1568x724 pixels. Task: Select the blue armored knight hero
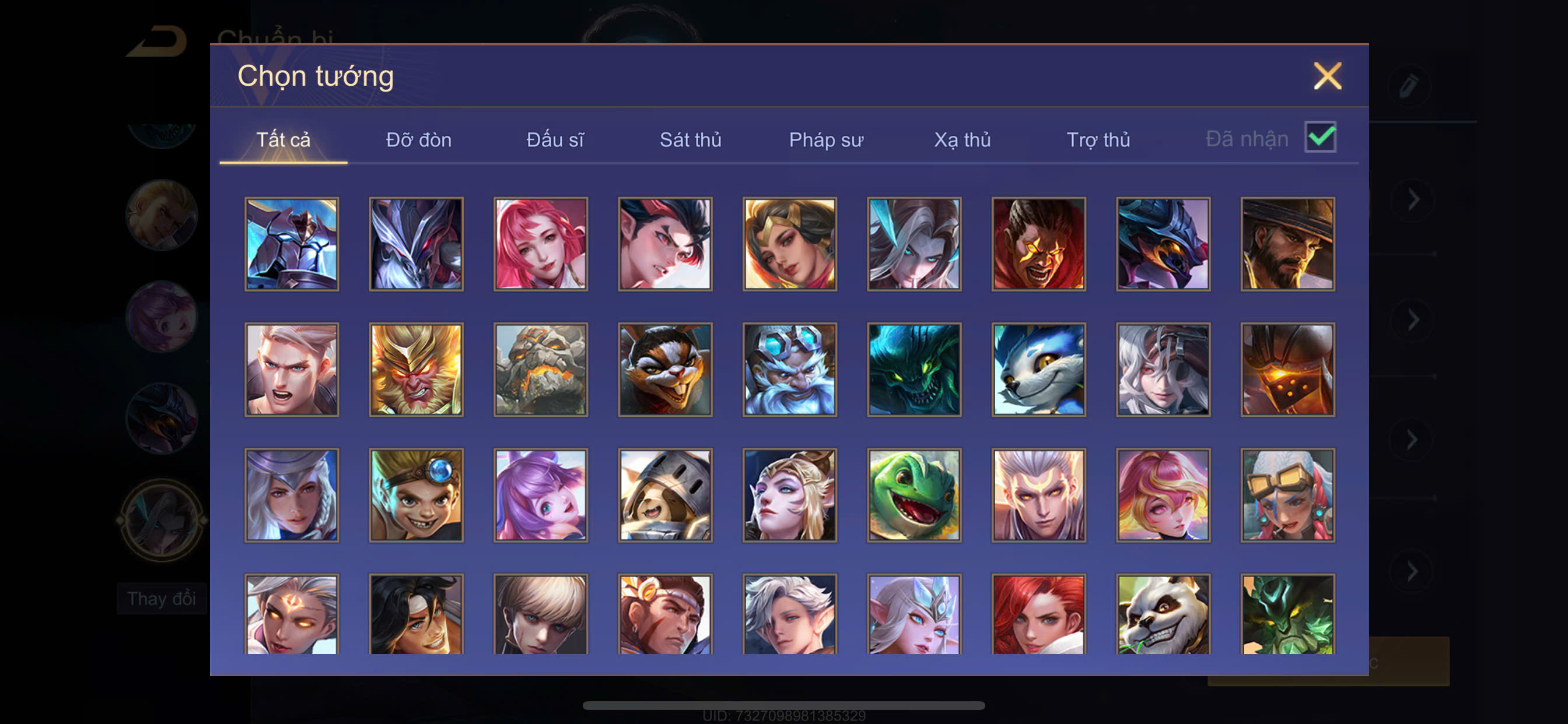(292, 244)
